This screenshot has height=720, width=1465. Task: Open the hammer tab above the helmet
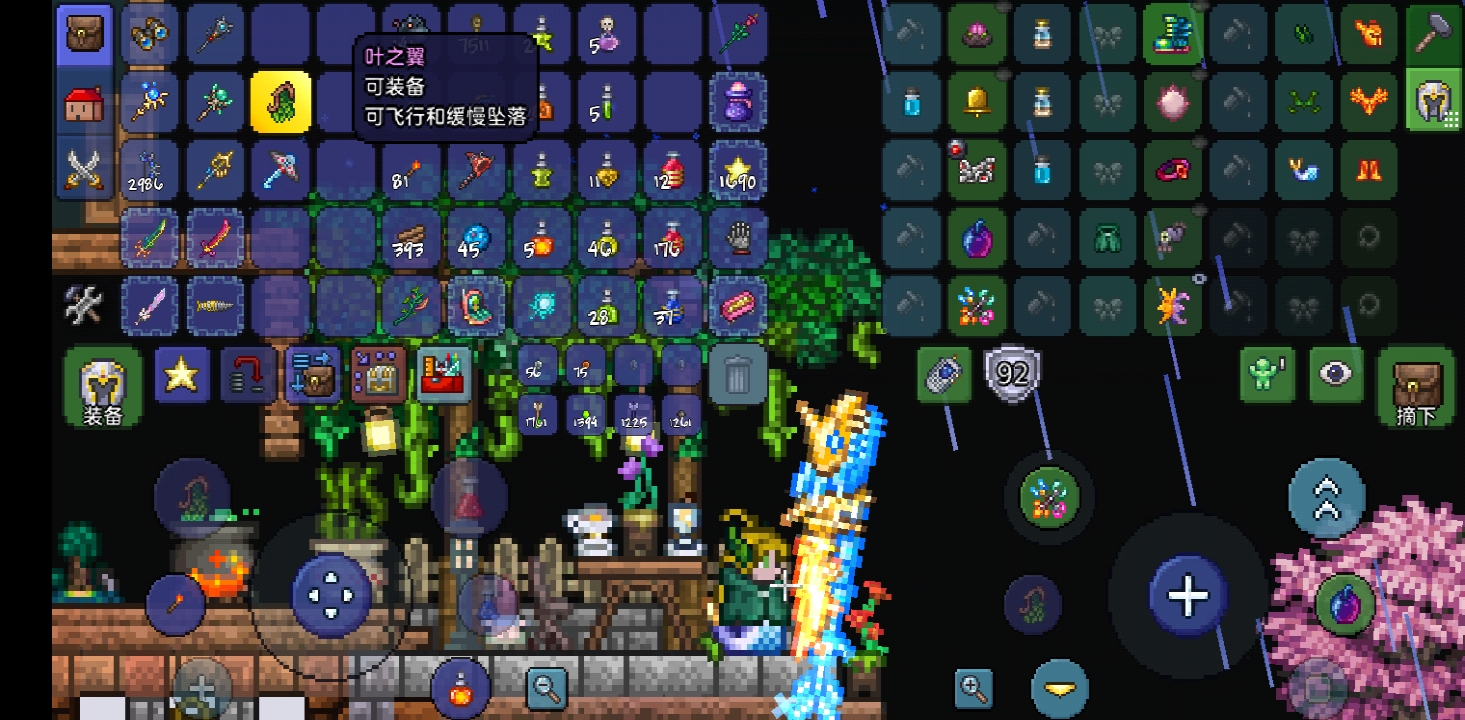(1435, 34)
